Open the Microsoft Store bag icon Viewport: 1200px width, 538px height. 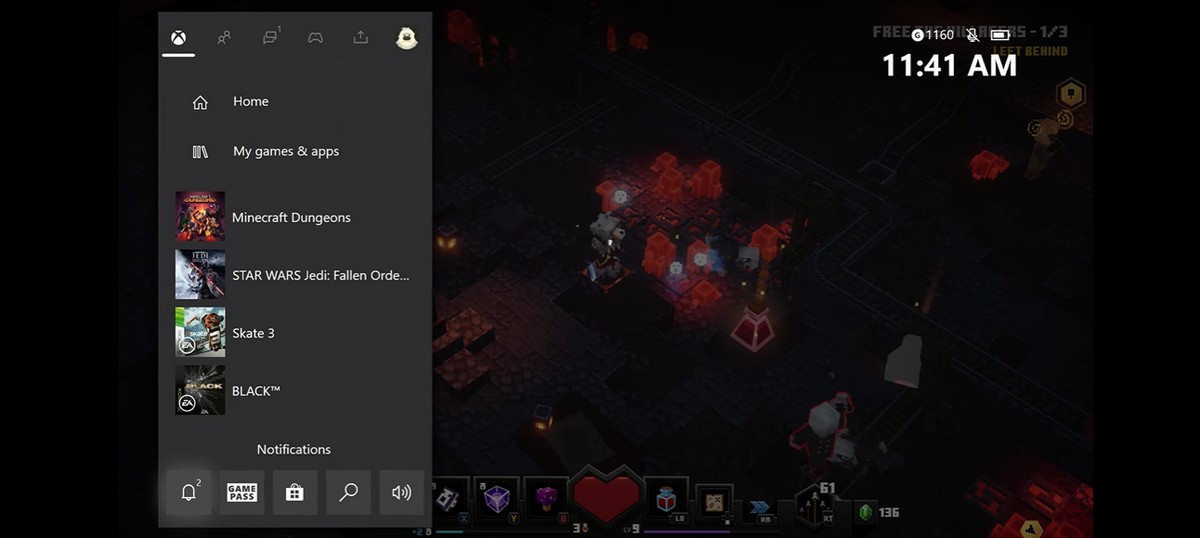(x=295, y=492)
